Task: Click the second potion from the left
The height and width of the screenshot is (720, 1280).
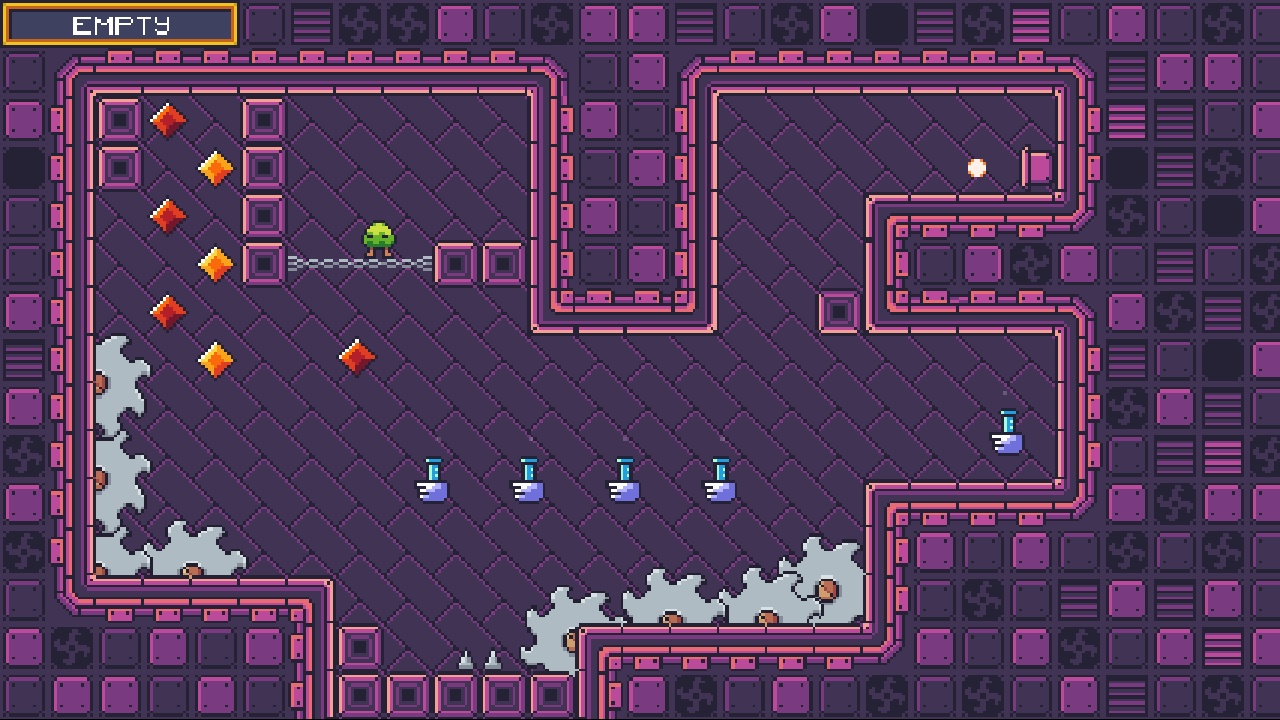Action: click(x=528, y=482)
